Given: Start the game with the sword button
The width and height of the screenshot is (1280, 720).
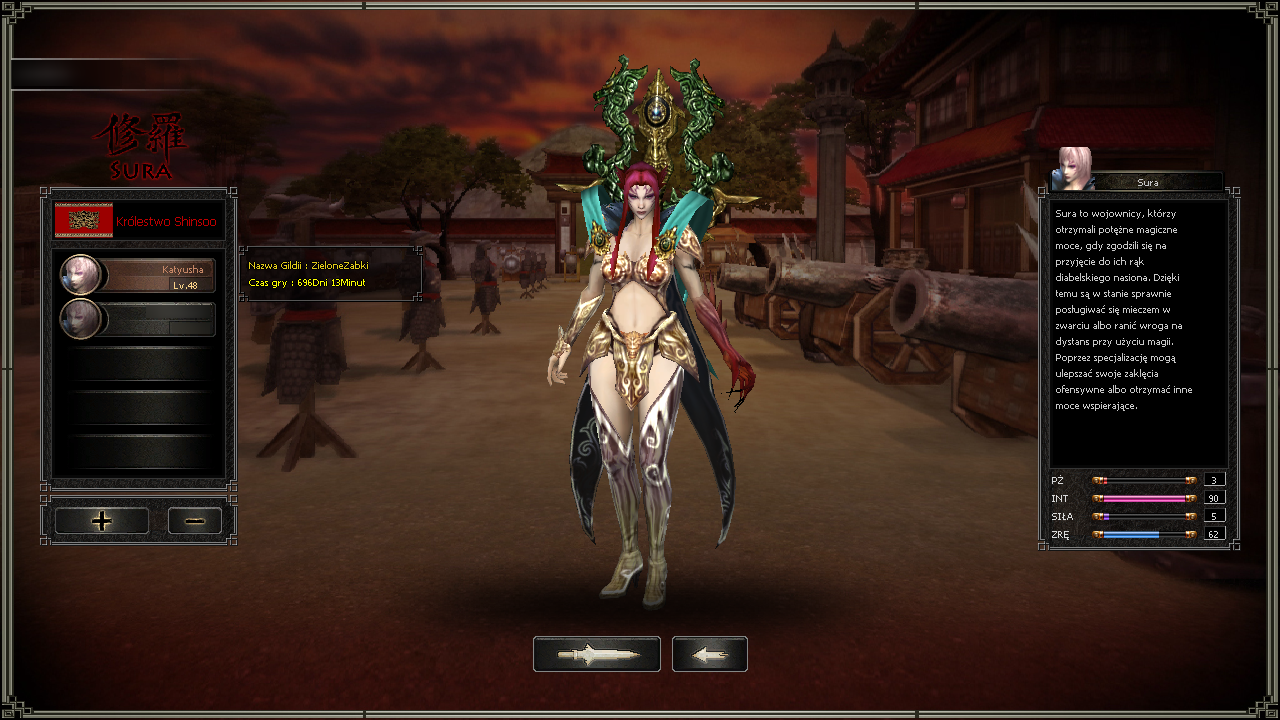Looking at the screenshot, I should (x=596, y=654).
